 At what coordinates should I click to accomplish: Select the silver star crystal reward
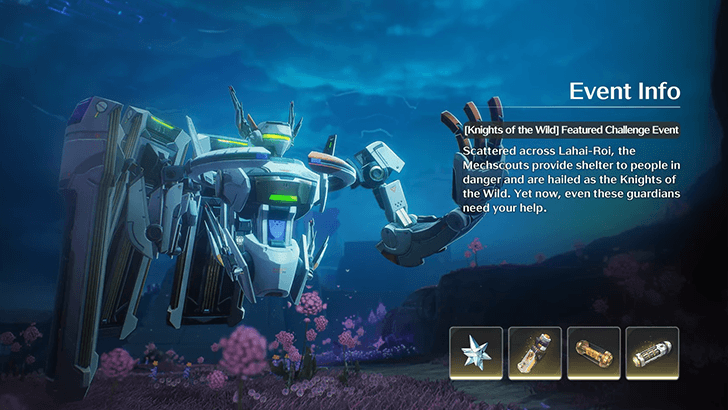click(476, 353)
